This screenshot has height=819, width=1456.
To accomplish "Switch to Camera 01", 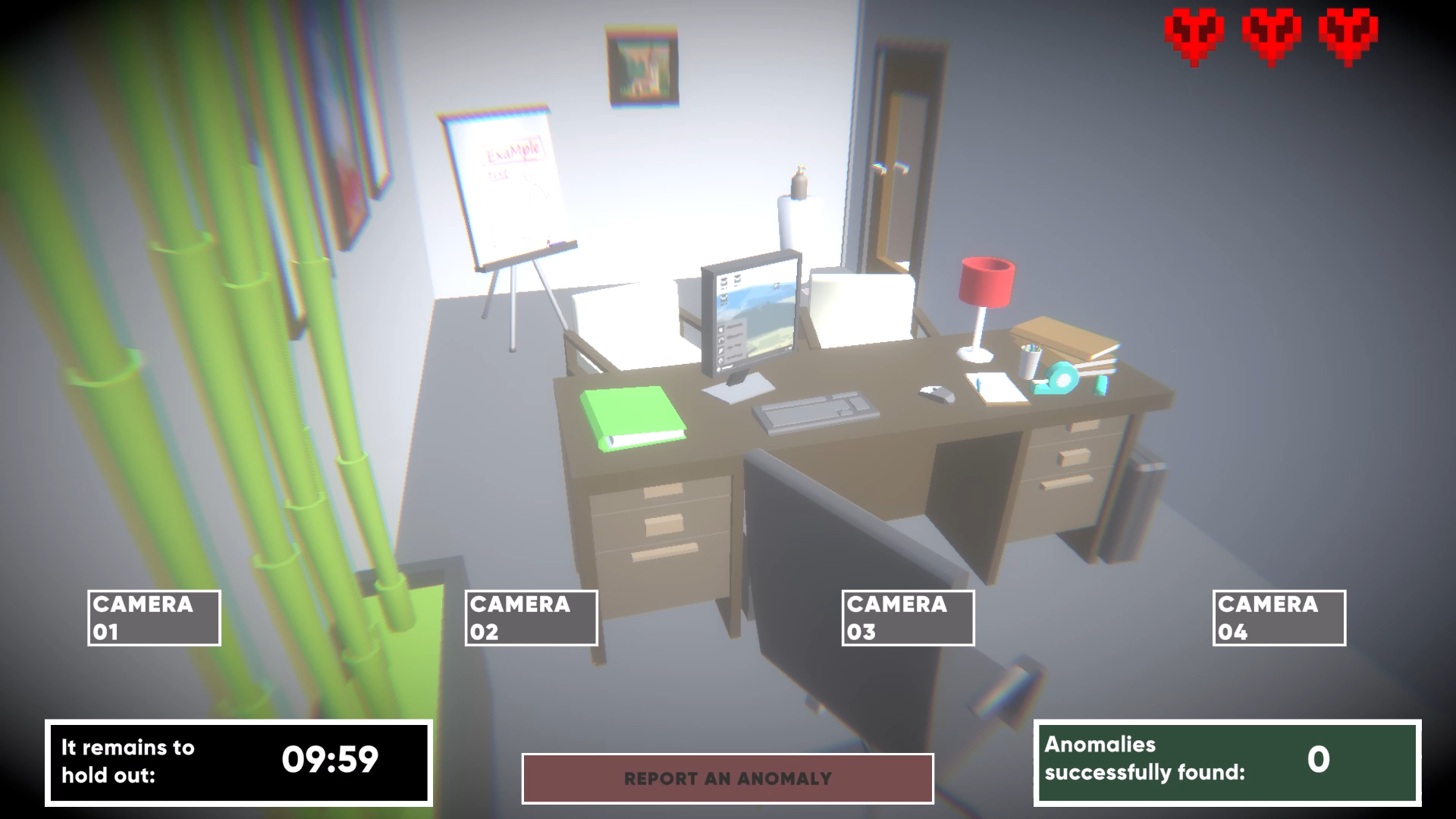I will tap(153, 617).
